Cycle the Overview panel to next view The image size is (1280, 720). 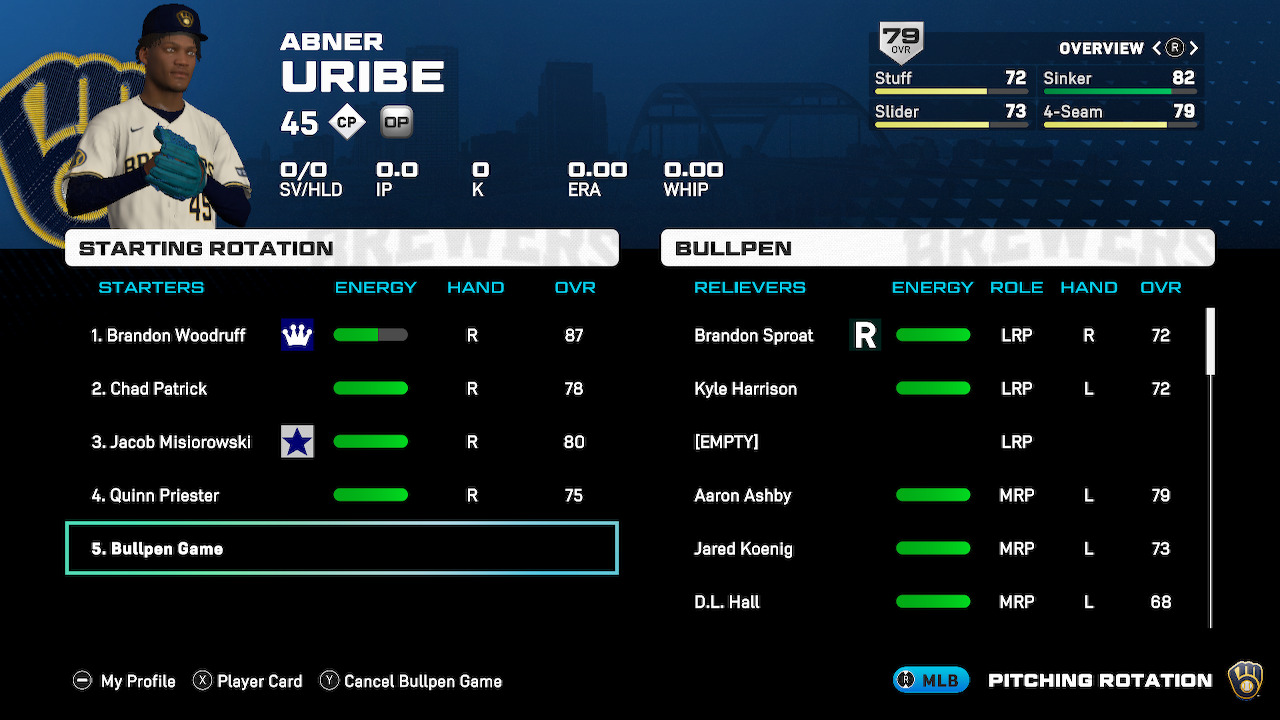pyautogui.click(x=1194, y=48)
